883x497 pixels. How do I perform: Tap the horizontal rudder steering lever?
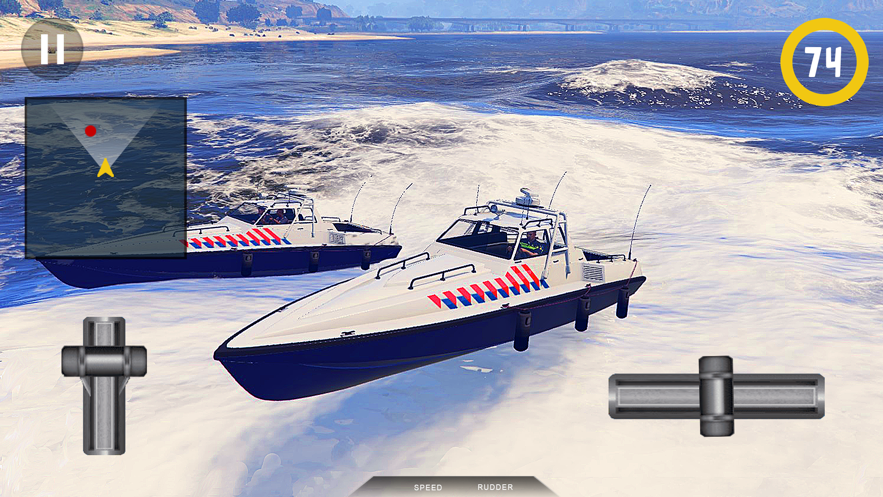[x=716, y=396]
